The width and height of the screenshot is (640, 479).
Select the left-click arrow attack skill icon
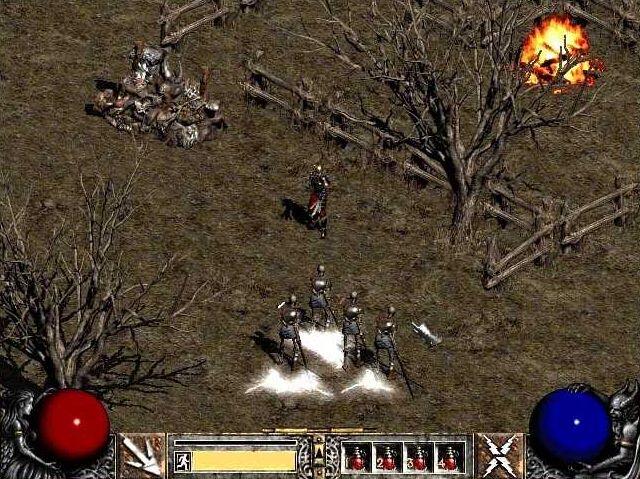142,455
